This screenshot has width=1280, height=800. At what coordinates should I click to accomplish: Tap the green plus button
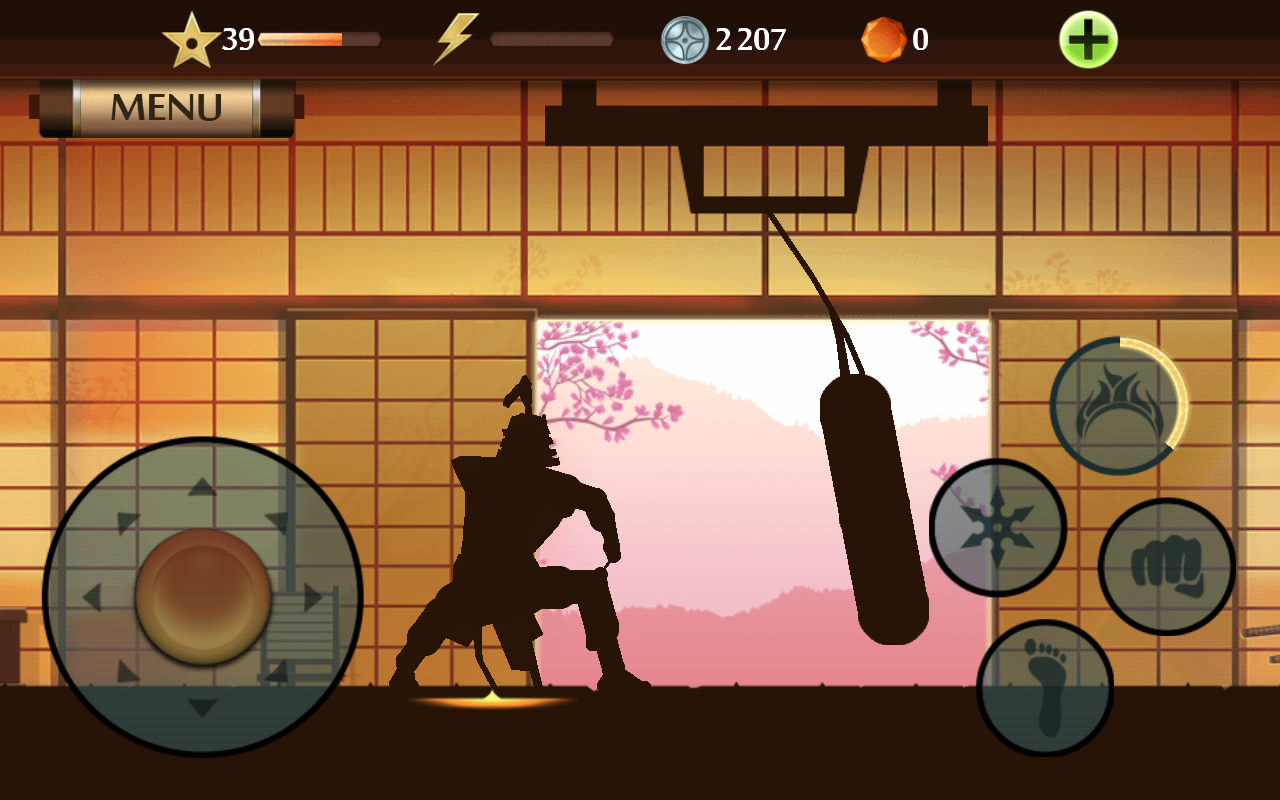coord(1088,40)
